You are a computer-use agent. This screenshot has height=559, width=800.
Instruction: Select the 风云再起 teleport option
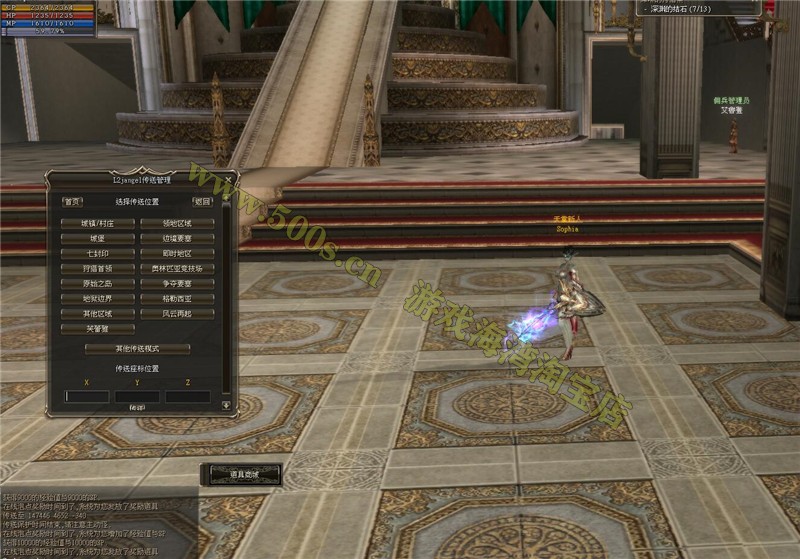point(177,314)
